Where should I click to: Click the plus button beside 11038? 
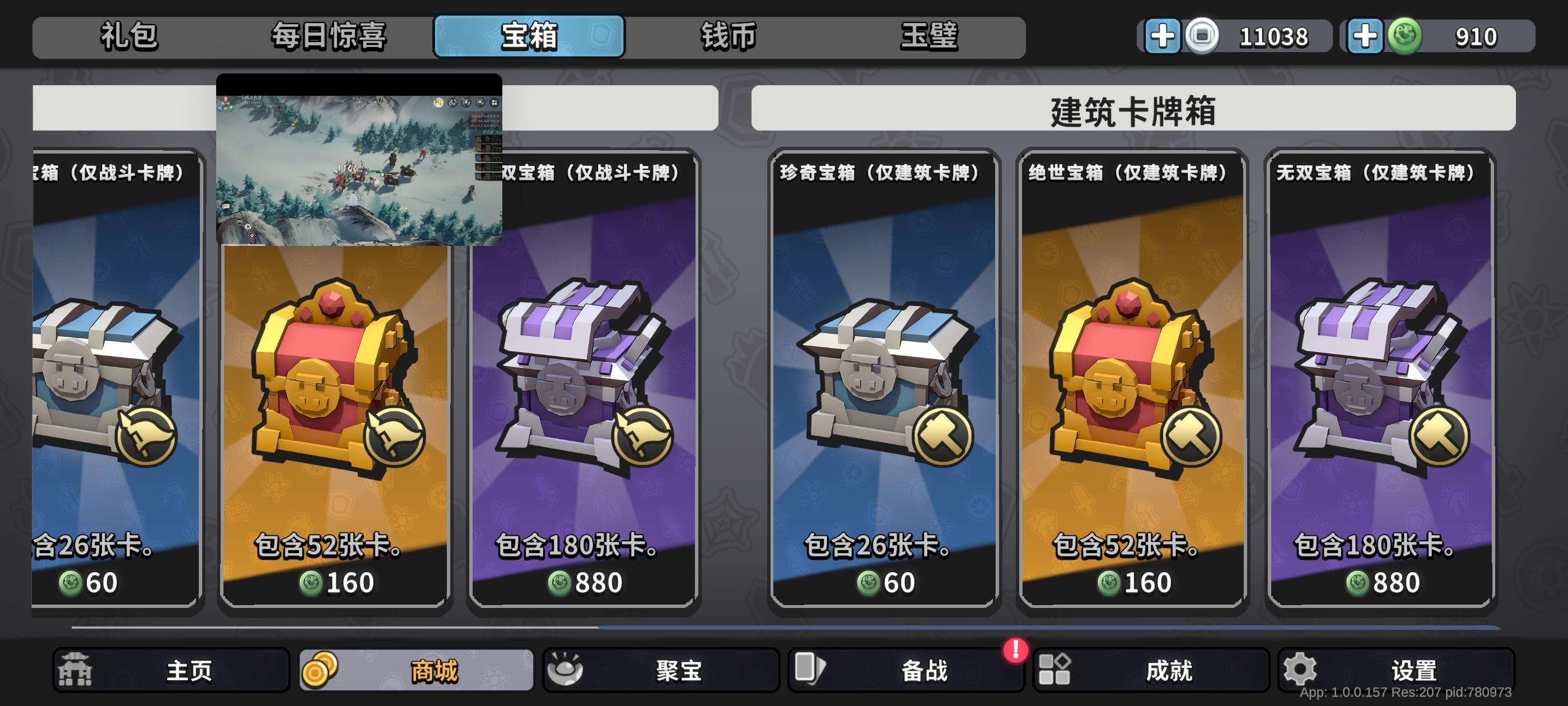1164,36
